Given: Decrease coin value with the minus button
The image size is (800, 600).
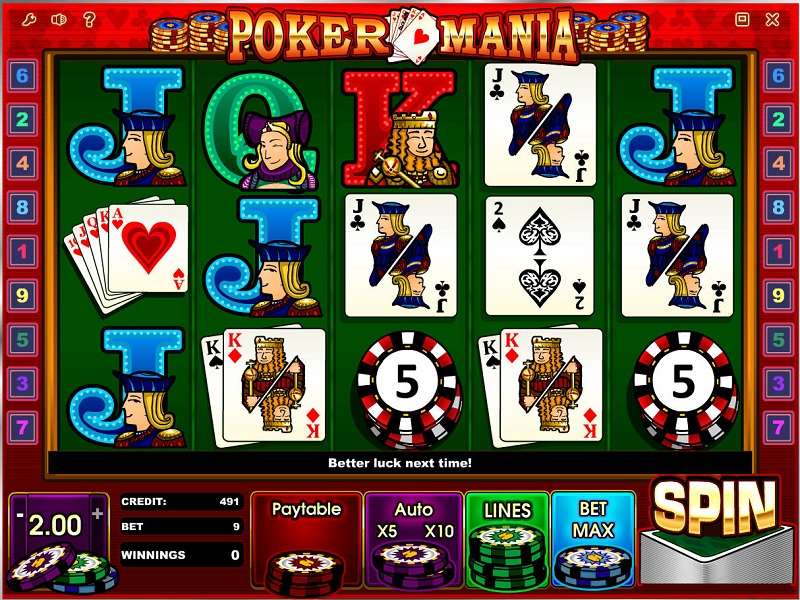Looking at the screenshot, I should pos(20,514).
